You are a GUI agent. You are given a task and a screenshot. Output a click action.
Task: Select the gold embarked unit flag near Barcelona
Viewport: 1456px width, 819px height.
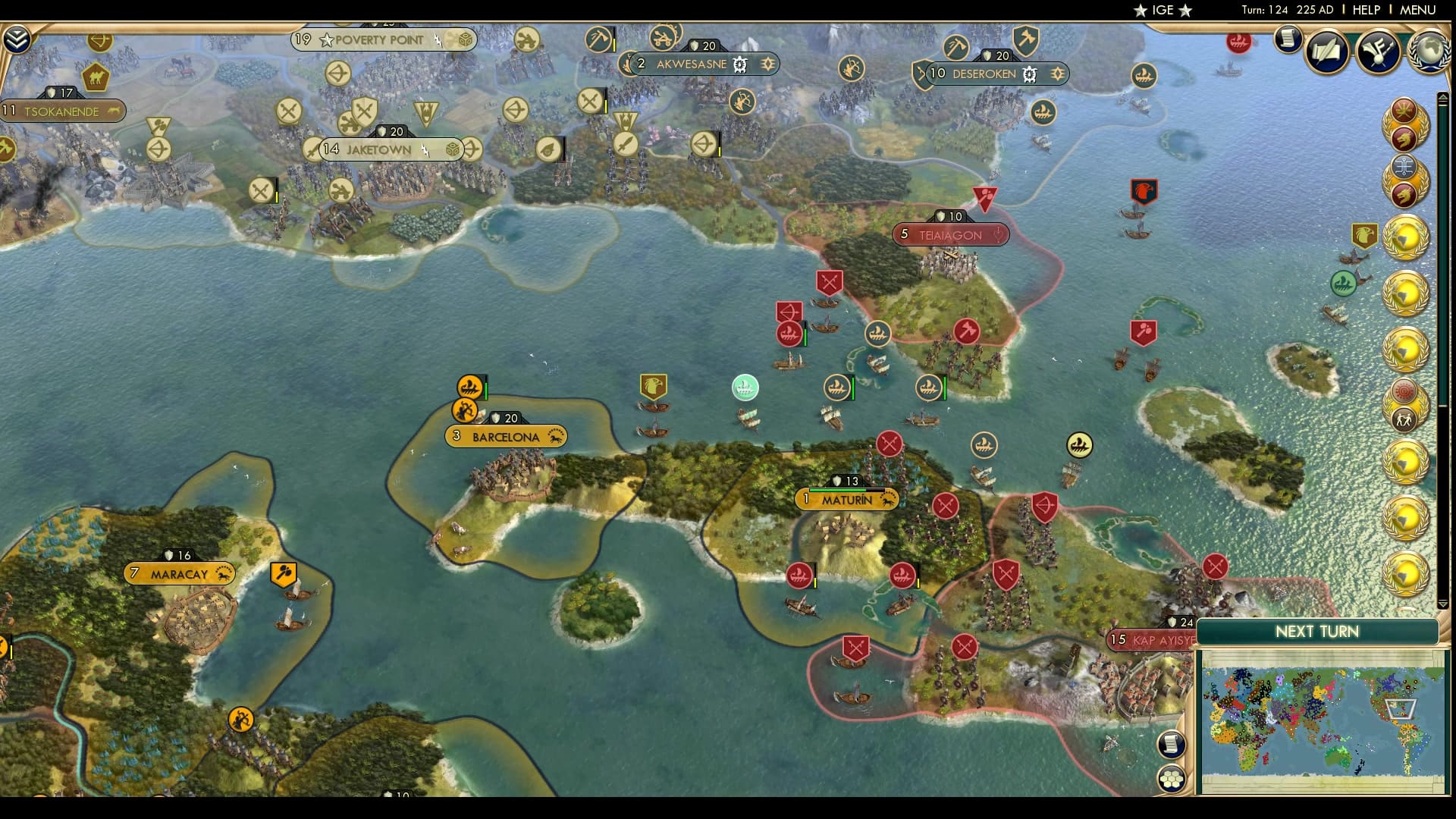click(x=469, y=387)
